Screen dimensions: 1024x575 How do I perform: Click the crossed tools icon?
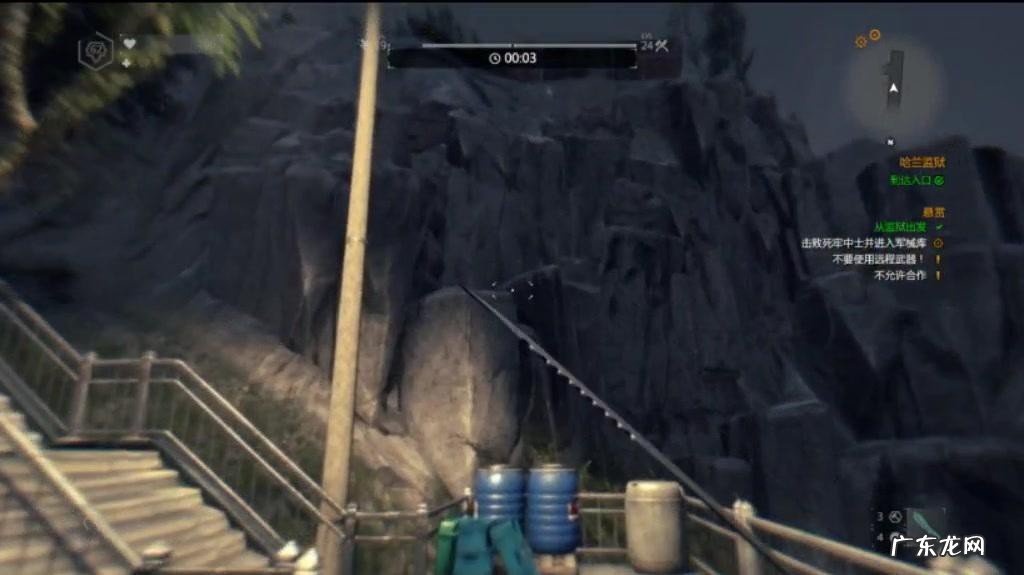662,45
